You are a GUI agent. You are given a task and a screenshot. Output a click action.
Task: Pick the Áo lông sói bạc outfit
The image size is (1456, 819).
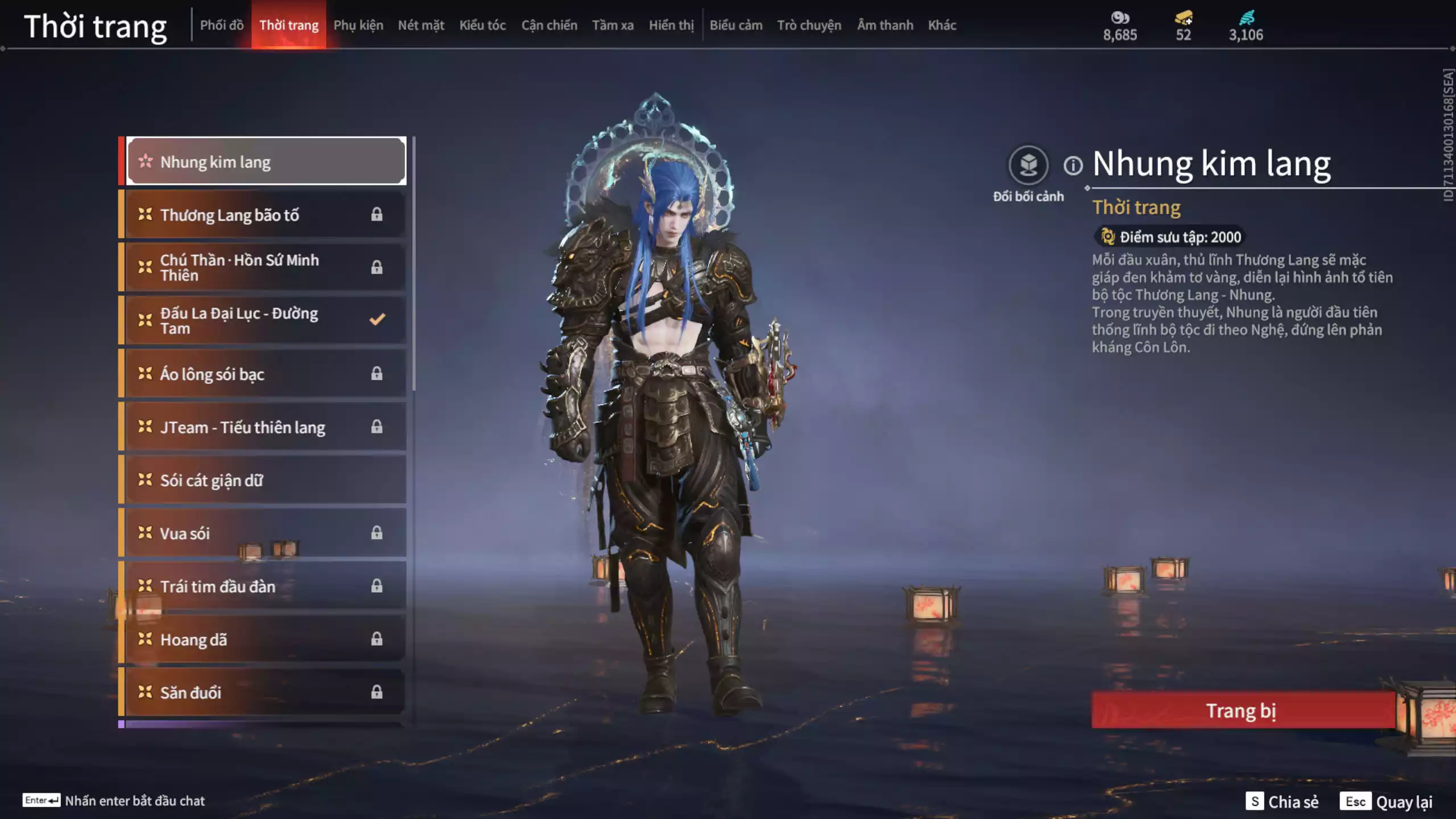pos(265,374)
